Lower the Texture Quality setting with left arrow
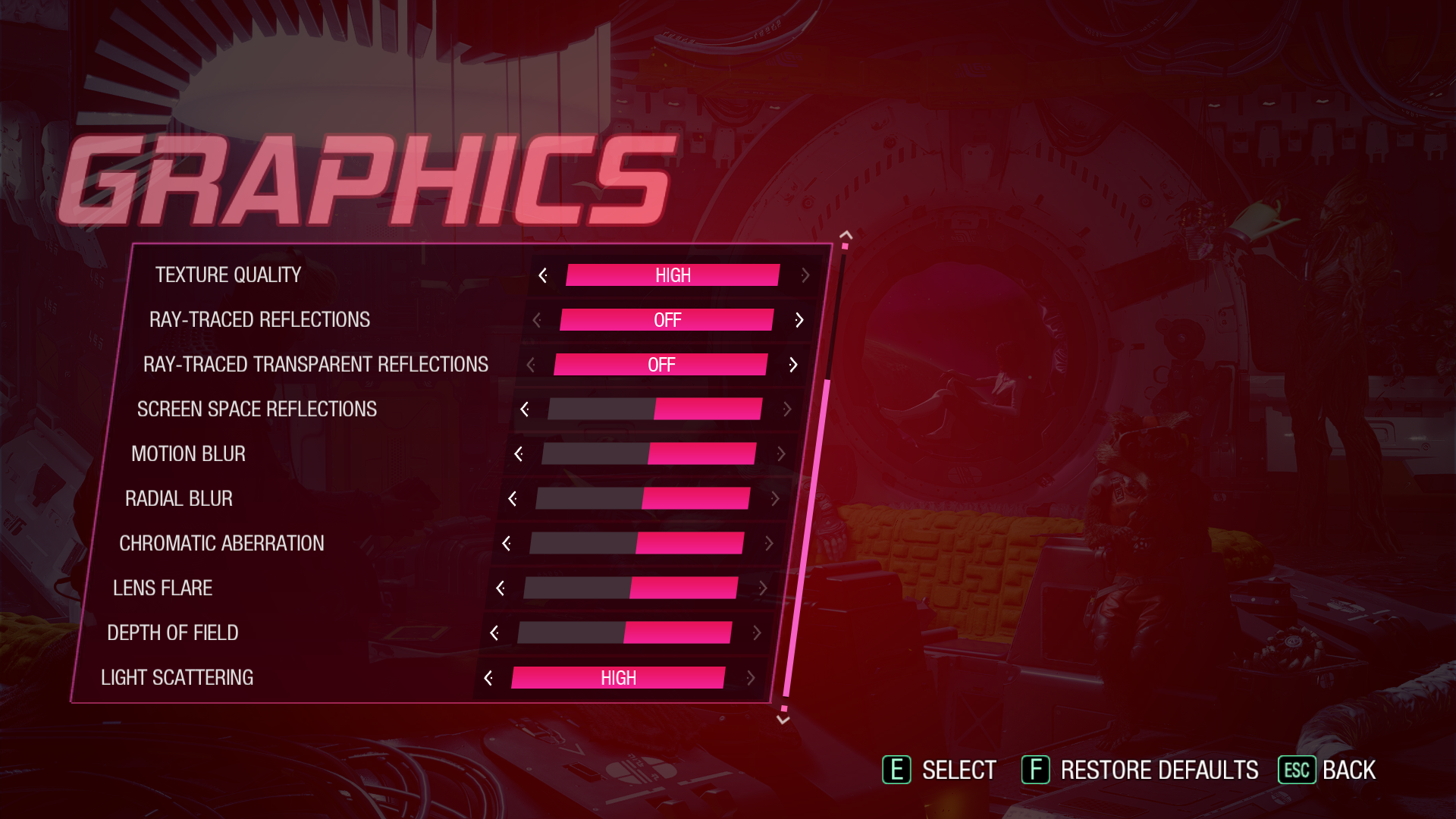 point(543,275)
